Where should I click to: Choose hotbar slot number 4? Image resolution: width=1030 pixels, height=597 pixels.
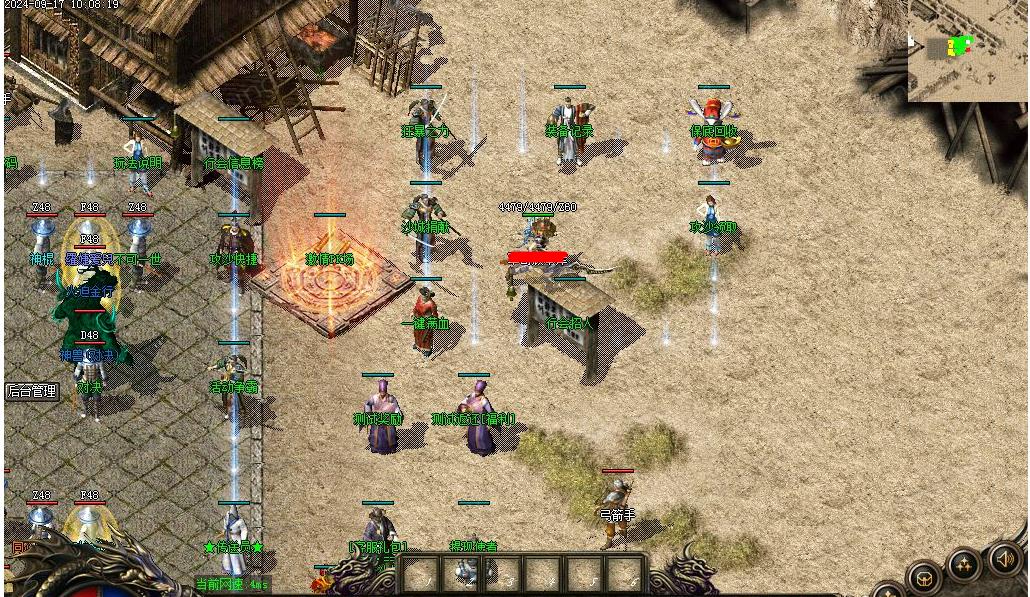pyautogui.click(x=542, y=574)
